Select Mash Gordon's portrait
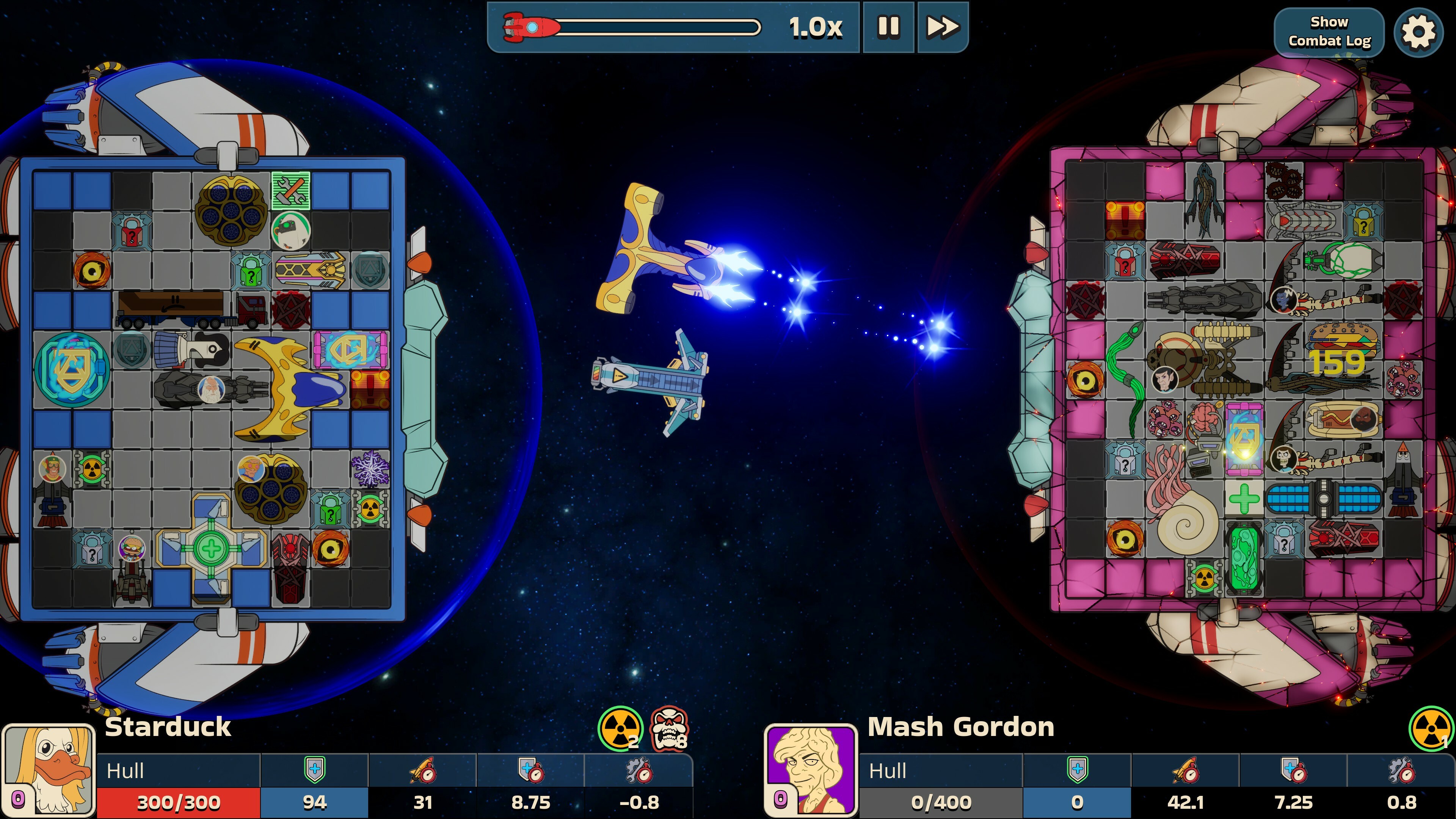This screenshot has height=819, width=1456. (x=811, y=770)
